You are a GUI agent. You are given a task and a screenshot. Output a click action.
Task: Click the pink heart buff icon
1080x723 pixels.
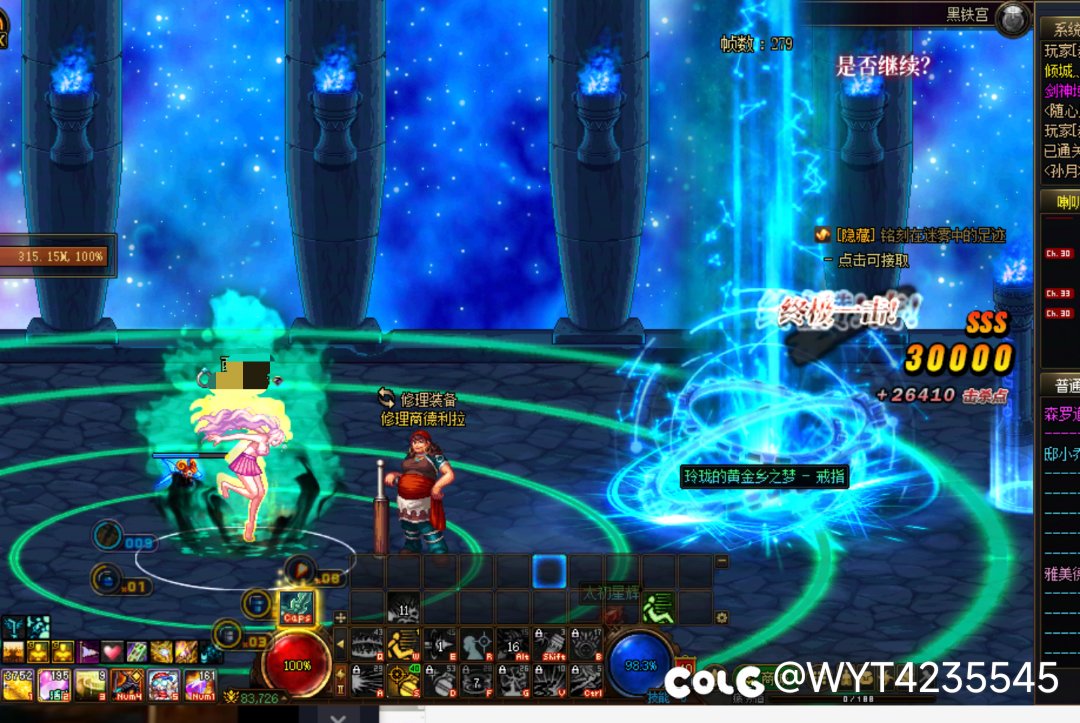click(113, 653)
